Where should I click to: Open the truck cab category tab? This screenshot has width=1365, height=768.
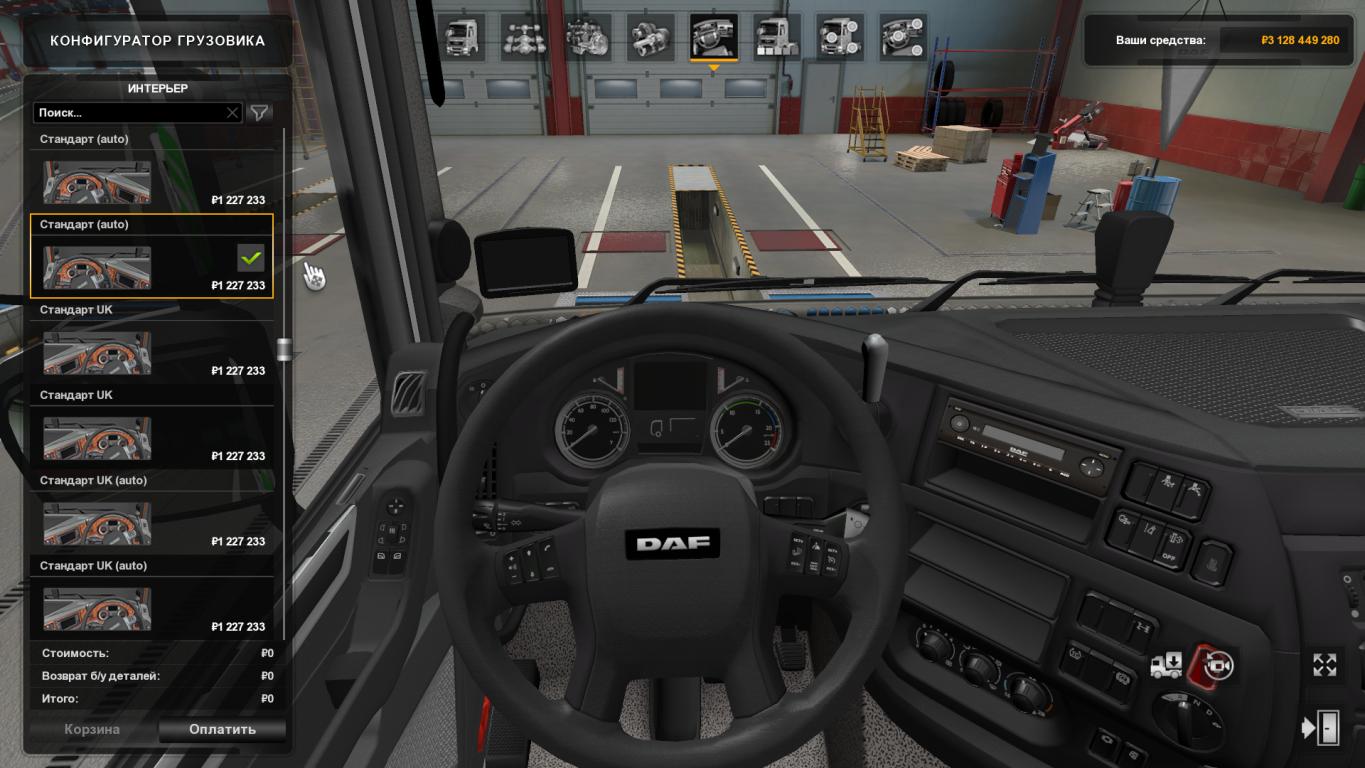[460, 37]
